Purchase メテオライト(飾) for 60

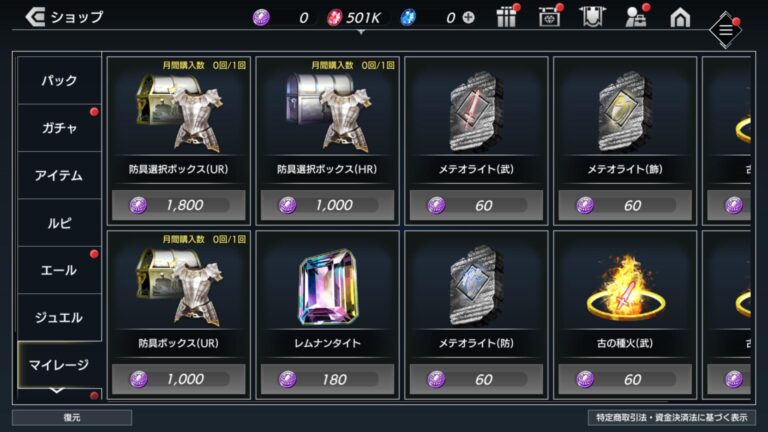[622, 205]
